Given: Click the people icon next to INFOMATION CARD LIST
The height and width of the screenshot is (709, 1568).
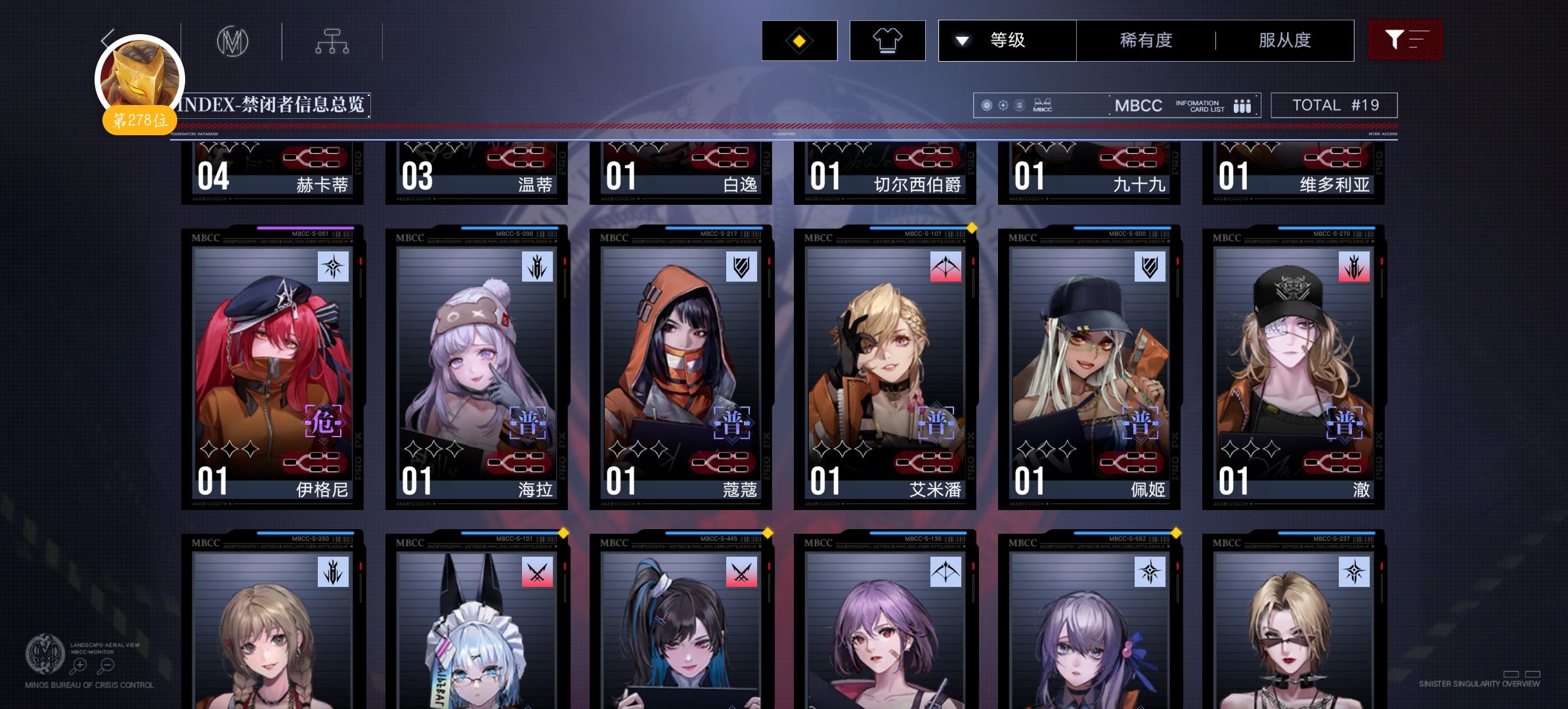Looking at the screenshot, I should [x=1242, y=105].
